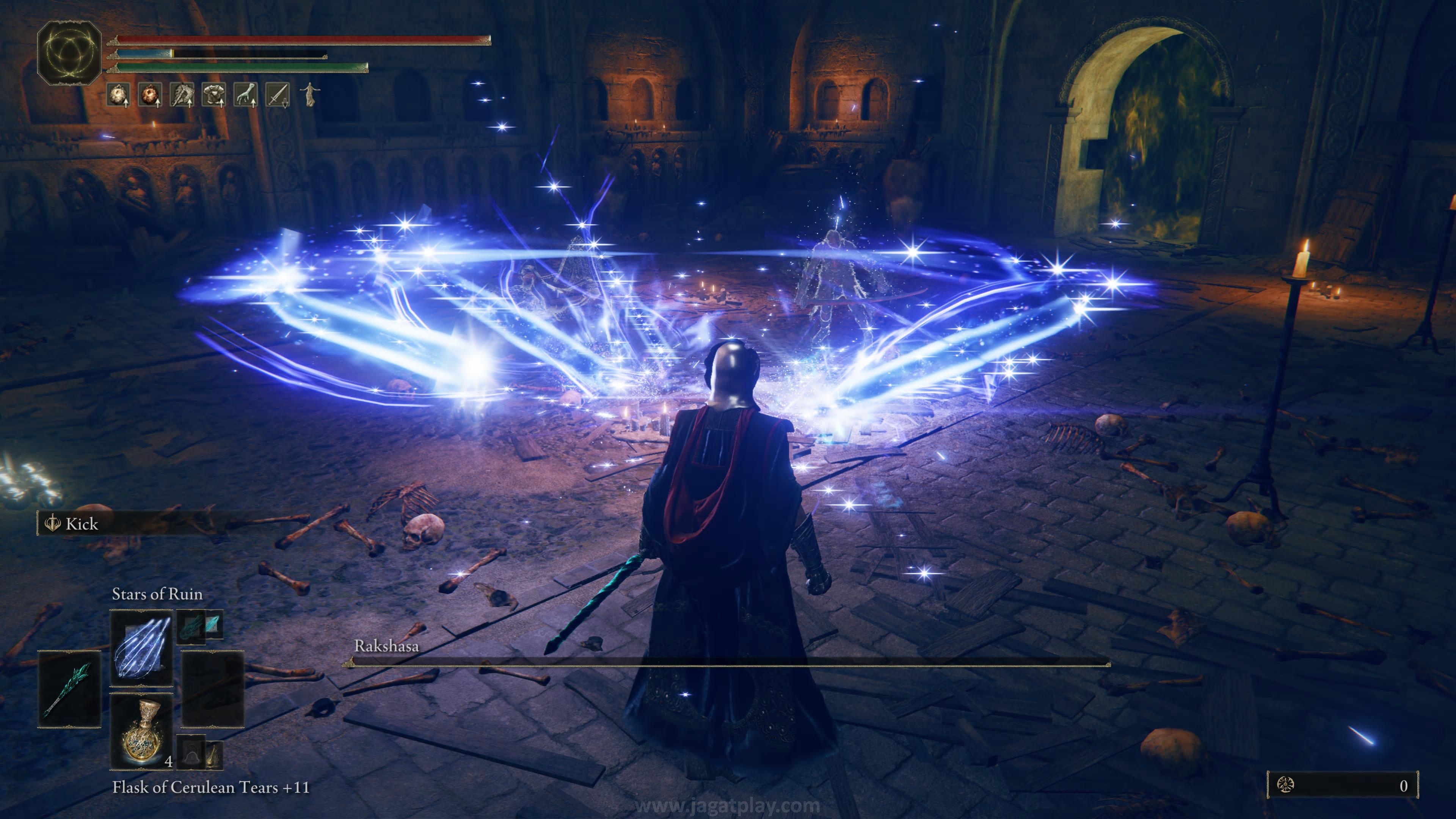This screenshot has width=1456, height=819.
Task: Inspect the axe buff status icon
Action: pos(182,95)
